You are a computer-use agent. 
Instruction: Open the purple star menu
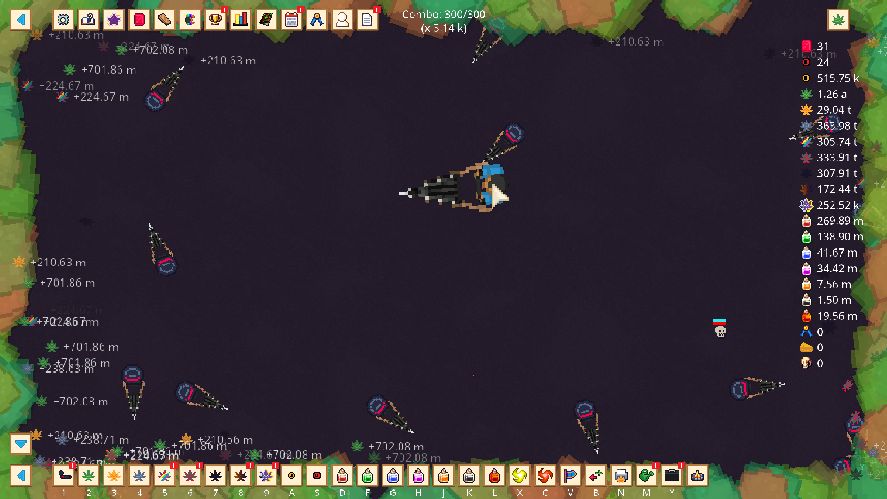tap(114, 19)
